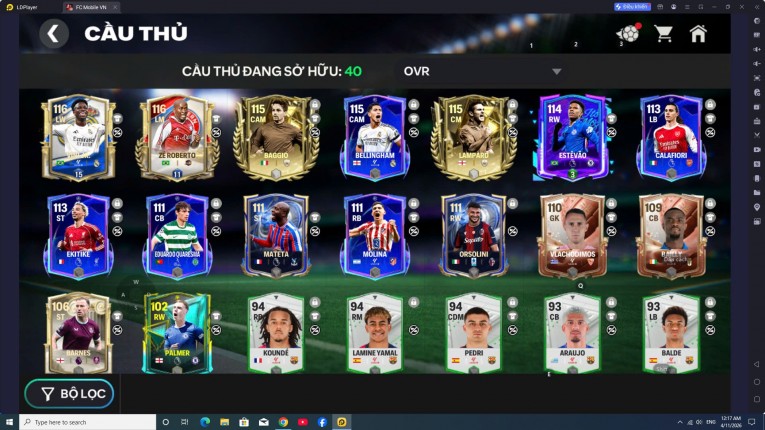The height and width of the screenshot is (430, 765).
Task: Choose the Palmer 102 RW card
Action: 175,333
